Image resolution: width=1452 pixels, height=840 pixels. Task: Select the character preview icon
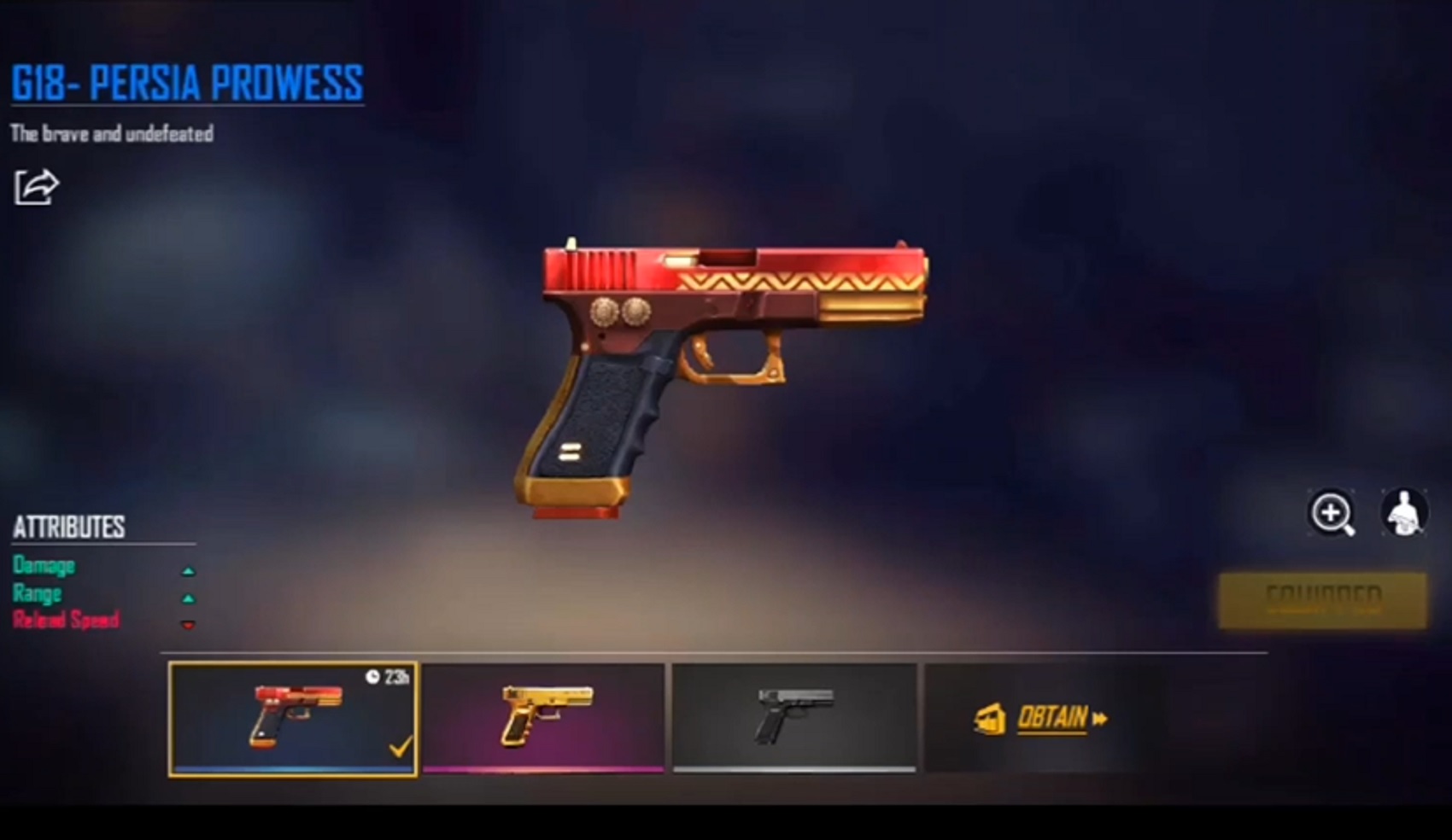pyautogui.click(x=1403, y=512)
